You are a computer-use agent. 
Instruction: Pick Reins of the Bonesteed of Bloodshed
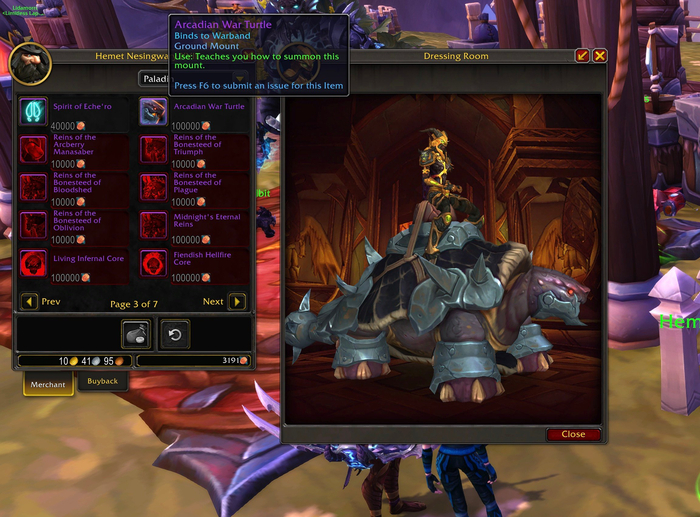coord(33,187)
